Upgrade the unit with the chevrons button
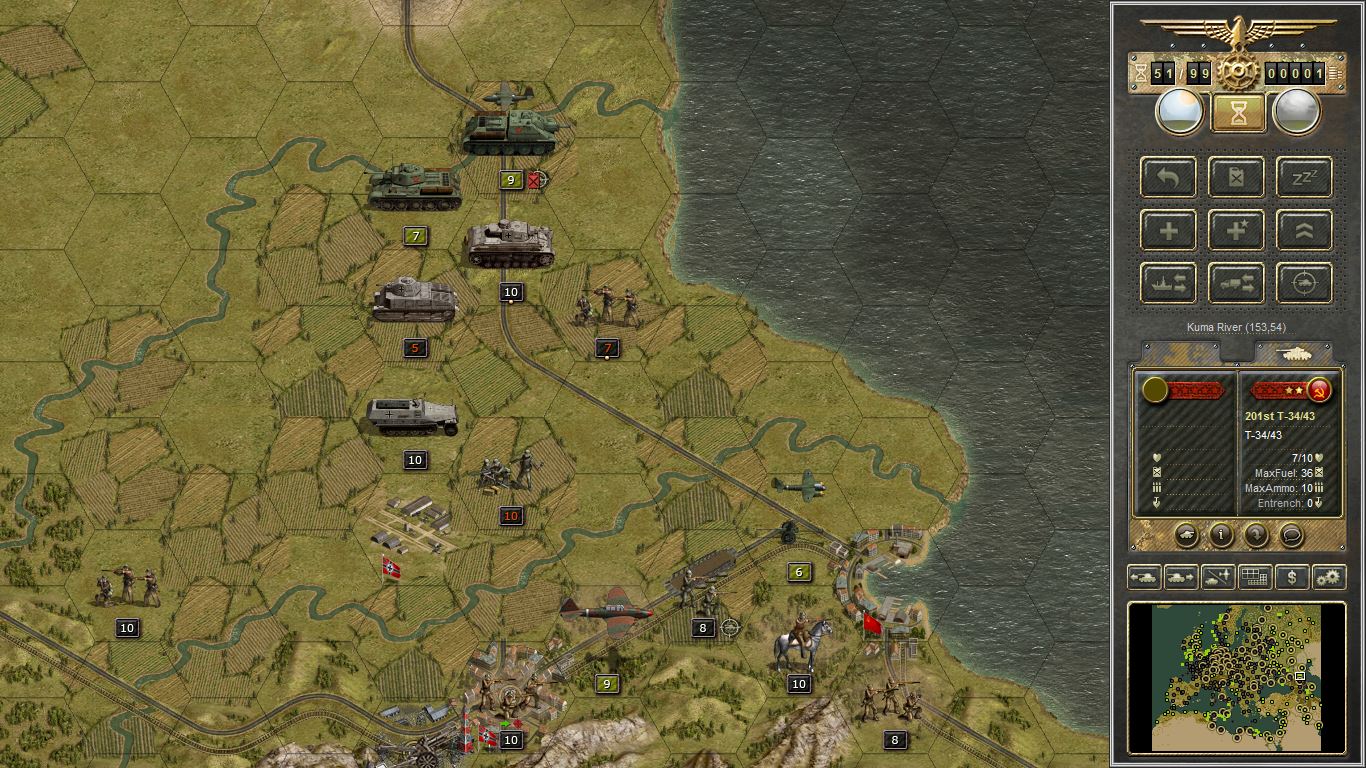Screen dimensions: 1366x768 click(1304, 230)
